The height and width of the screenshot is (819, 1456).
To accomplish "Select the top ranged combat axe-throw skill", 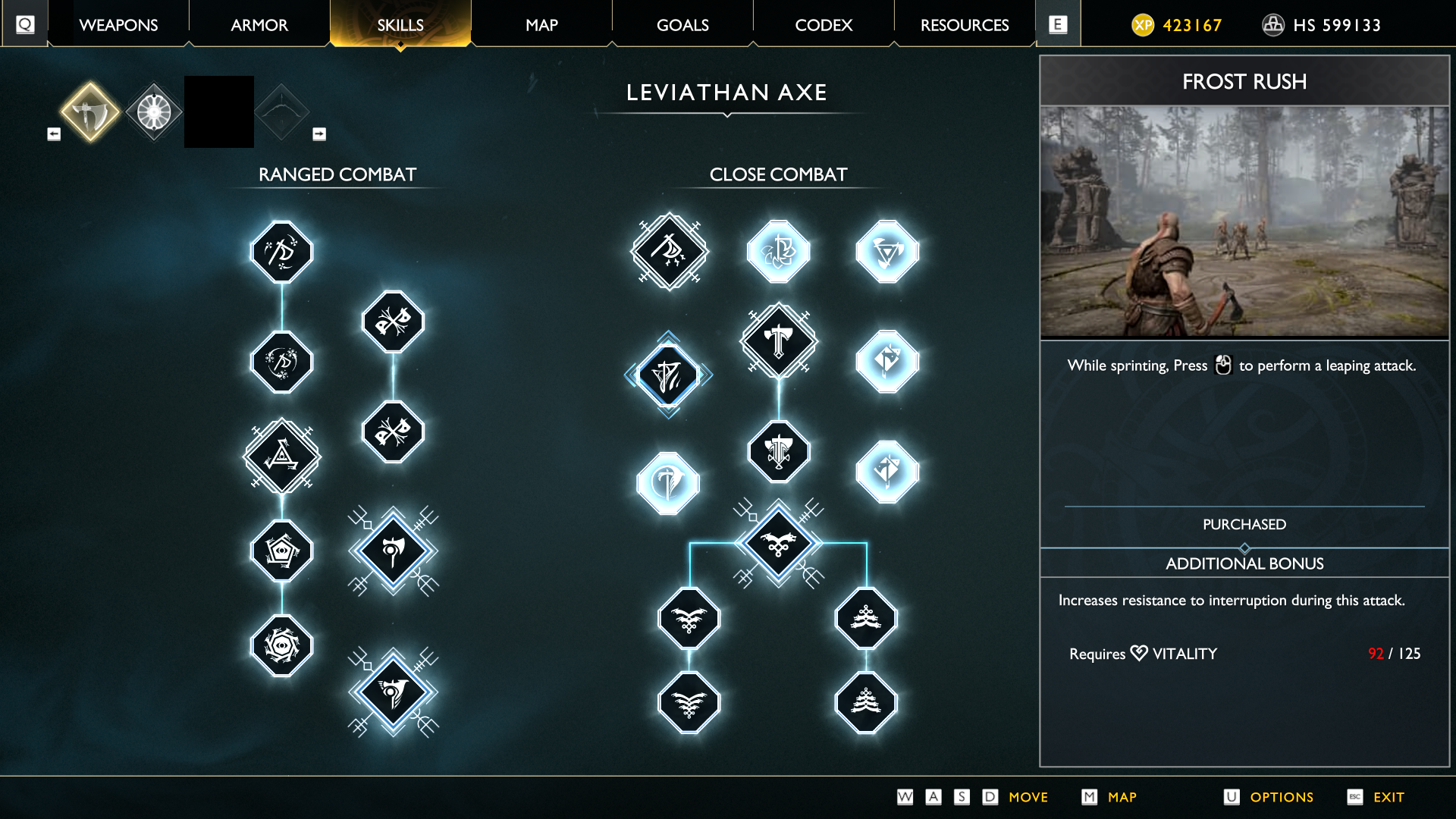I will pyautogui.click(x=282, y=252).
